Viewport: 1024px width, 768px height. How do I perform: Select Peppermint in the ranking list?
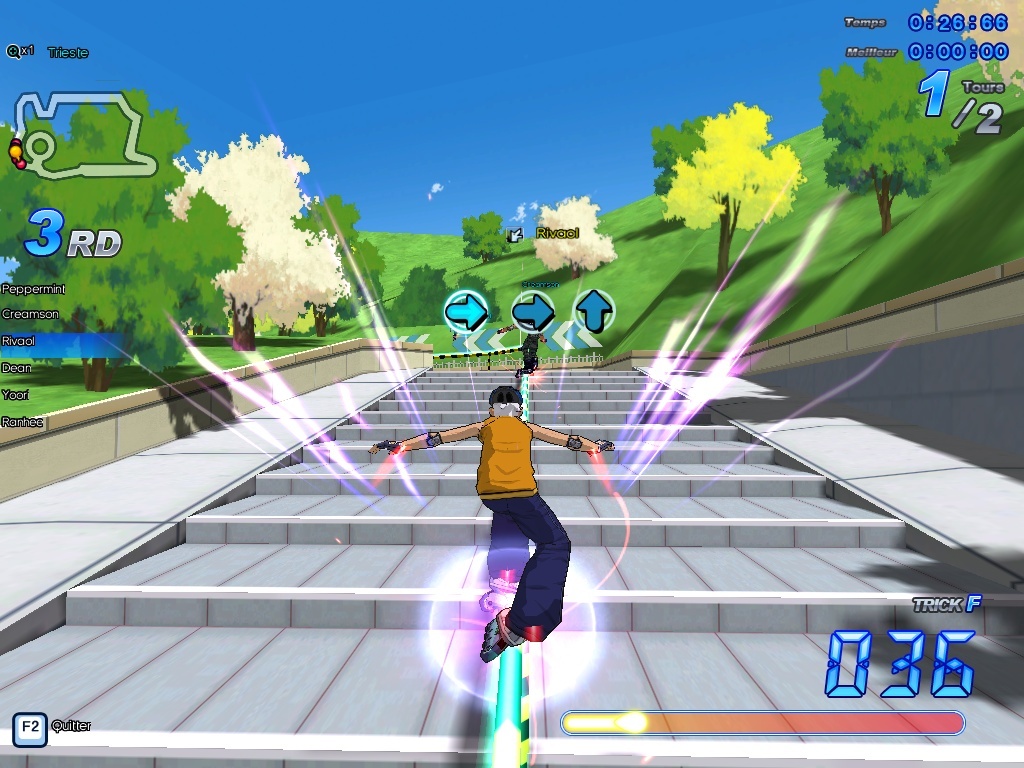pyautogui.click(x=34, y=289)
